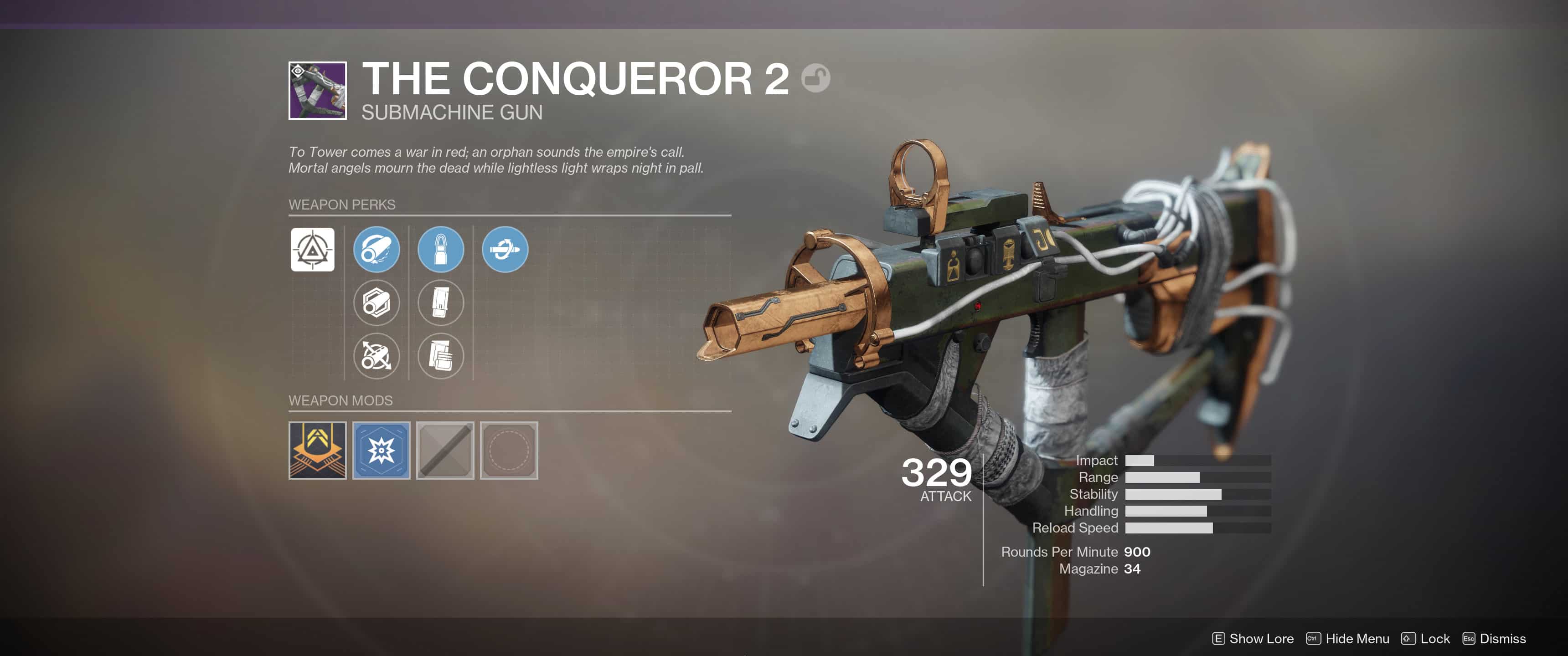This screenshot has height=656, width=1568.
Task: Select the intrinsic frame perk with the triangle crosshair
Action: pos(312,250)
